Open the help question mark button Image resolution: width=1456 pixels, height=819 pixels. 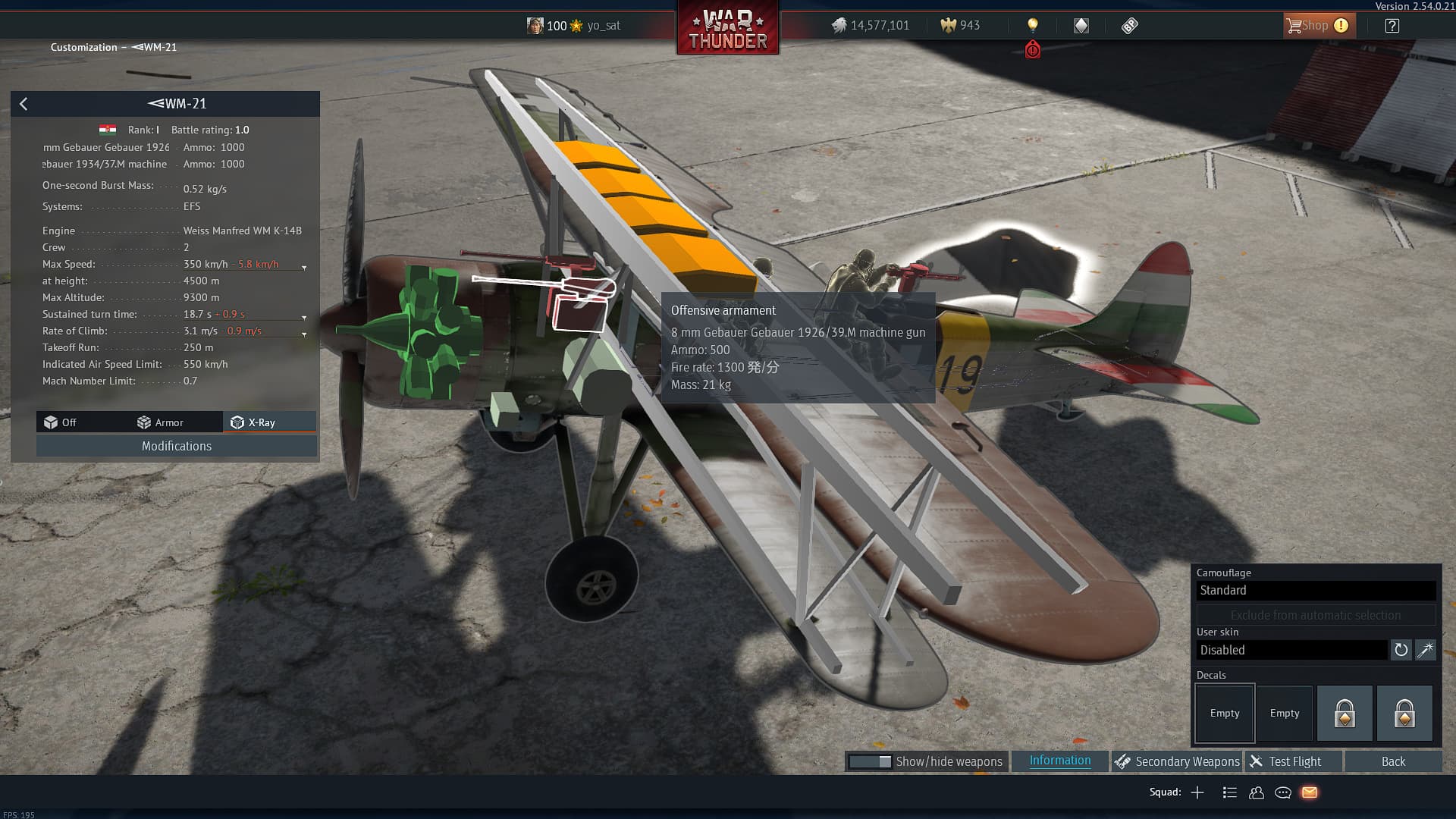1392,26
